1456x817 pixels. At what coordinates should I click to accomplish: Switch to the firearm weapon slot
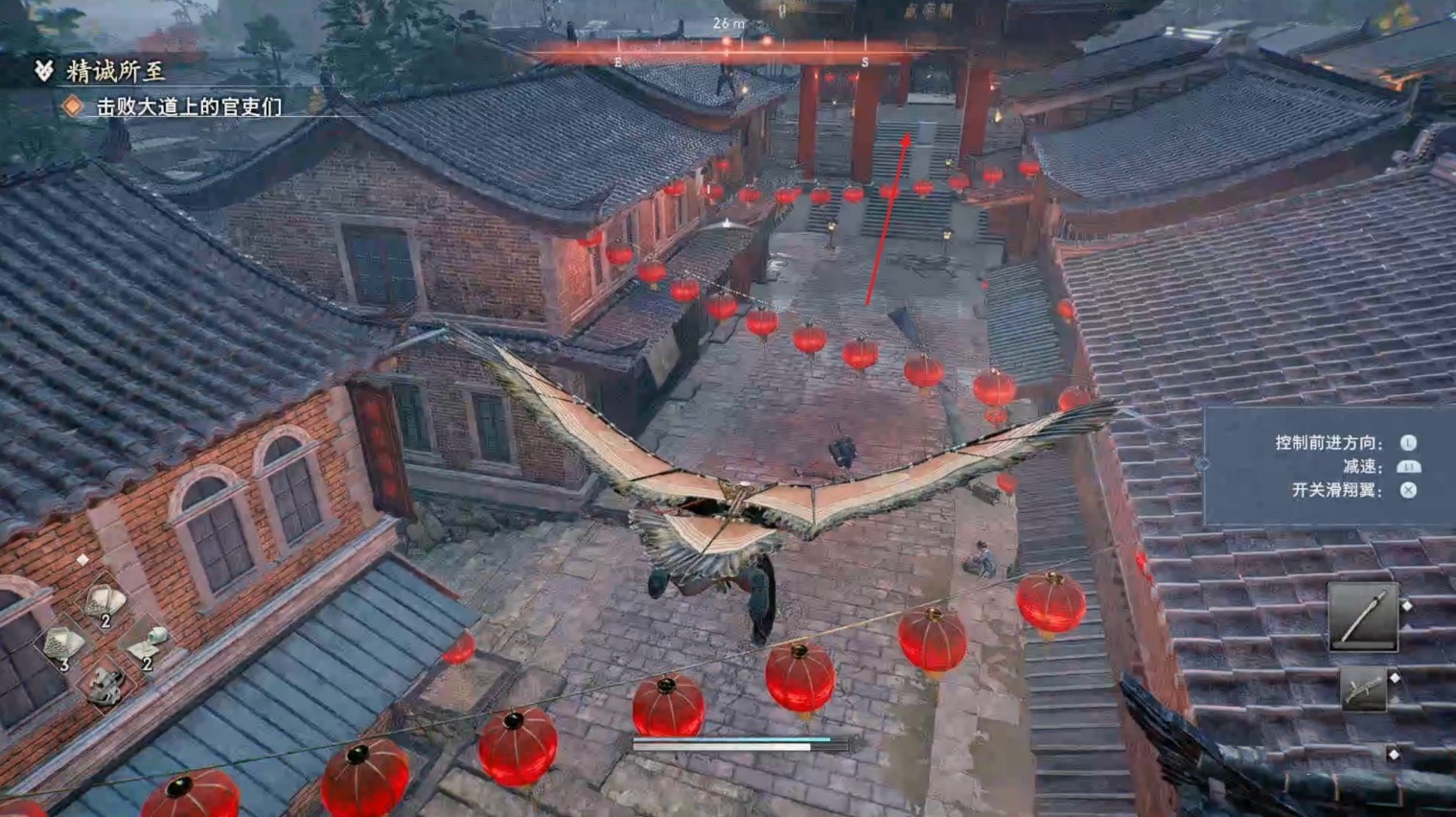pos(1363,689)
